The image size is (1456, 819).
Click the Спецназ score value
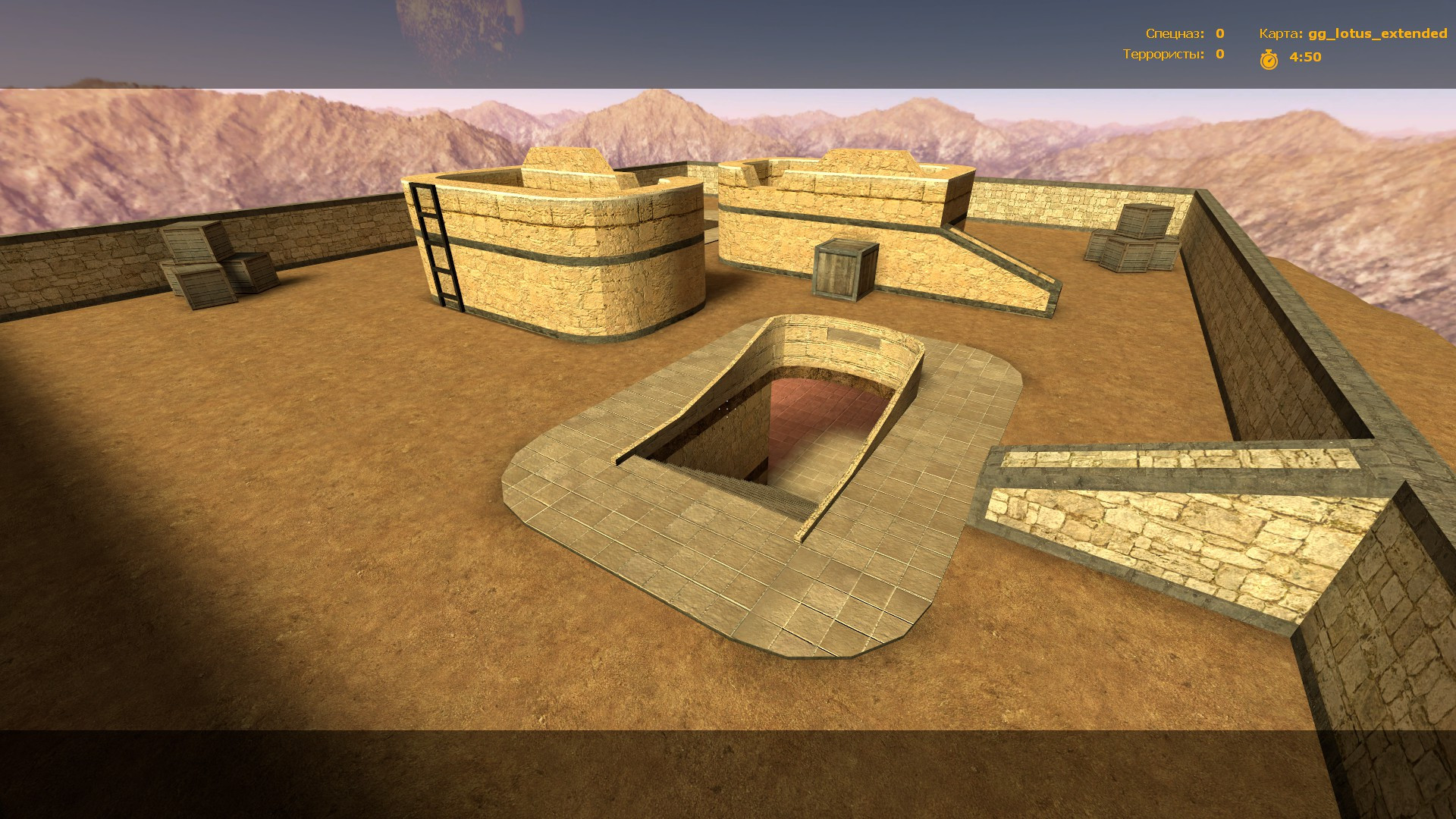point(1219,33)
